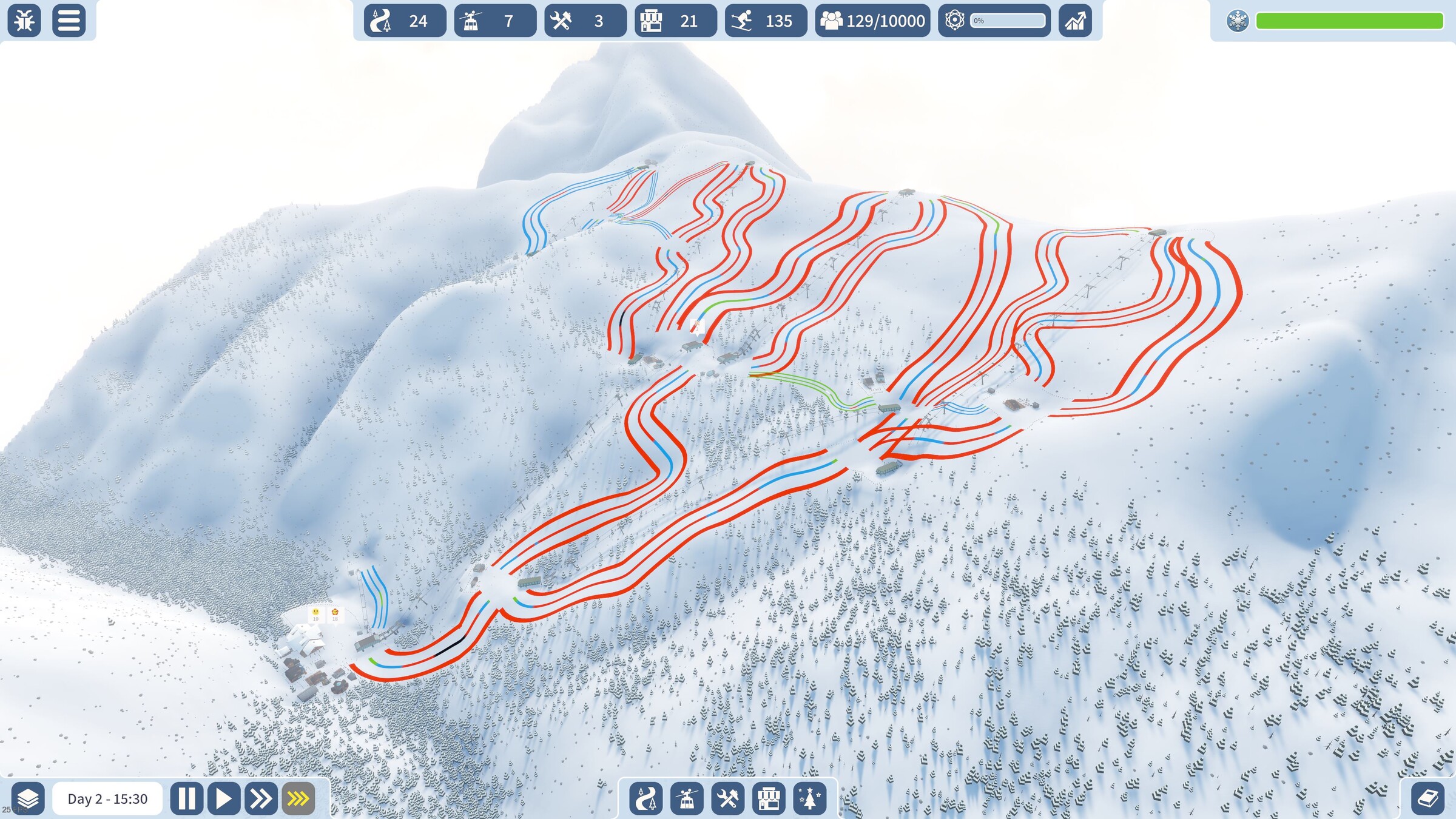Show the crossed tools maintenance counter
The image size is (1456, 819).
[585, 21]
